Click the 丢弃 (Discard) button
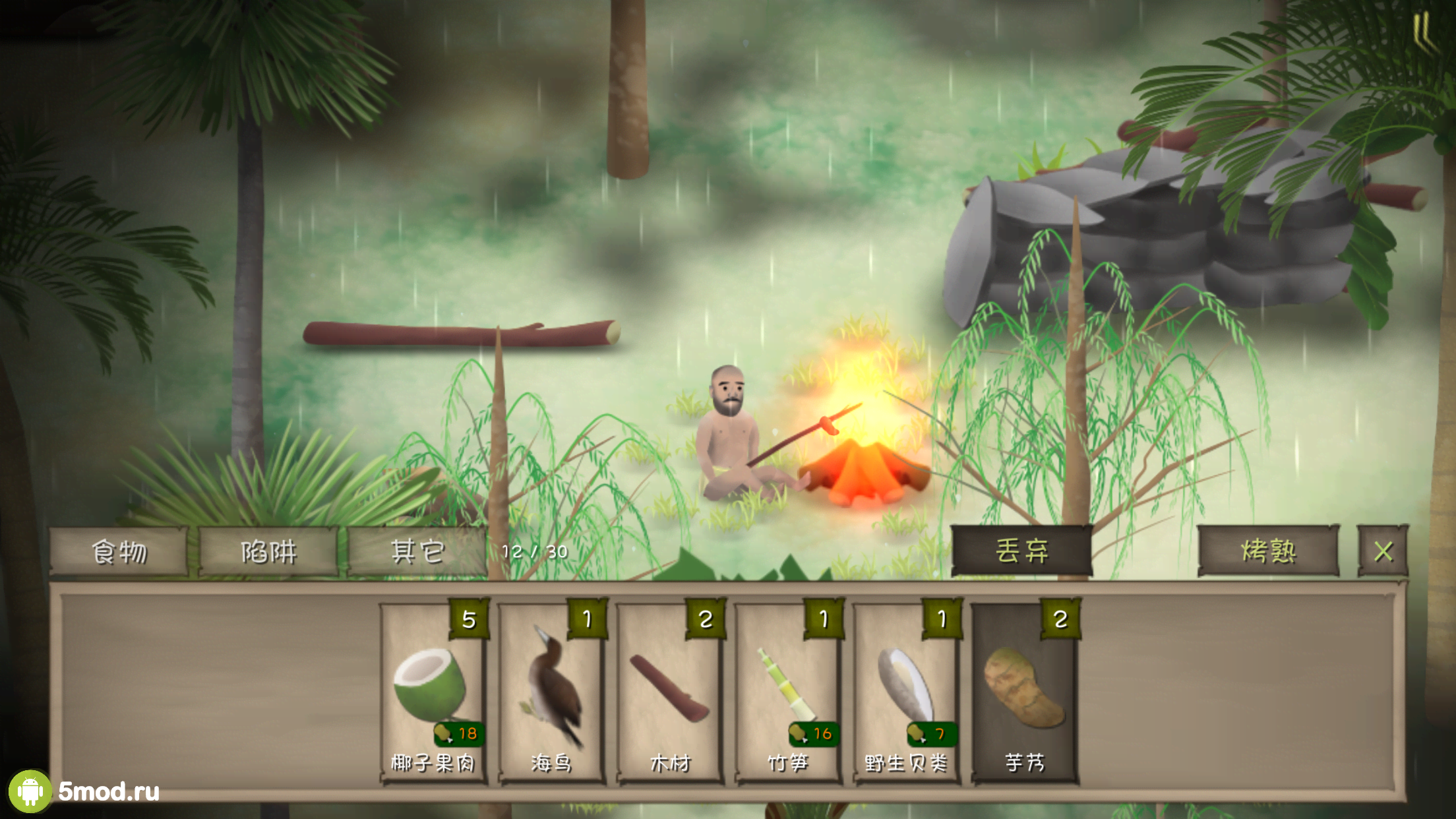 point(1021,551)
